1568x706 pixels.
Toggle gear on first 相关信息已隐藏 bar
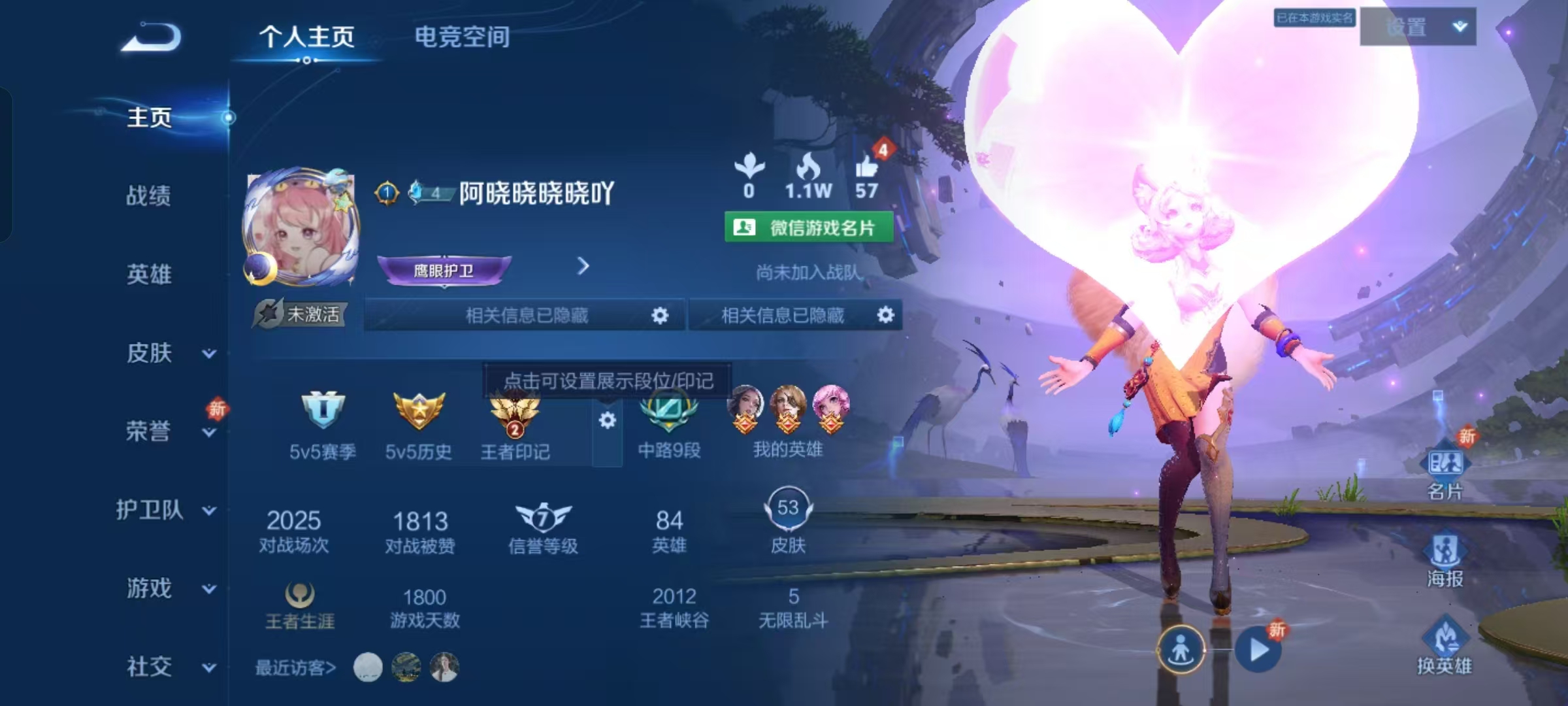(661, 316)
